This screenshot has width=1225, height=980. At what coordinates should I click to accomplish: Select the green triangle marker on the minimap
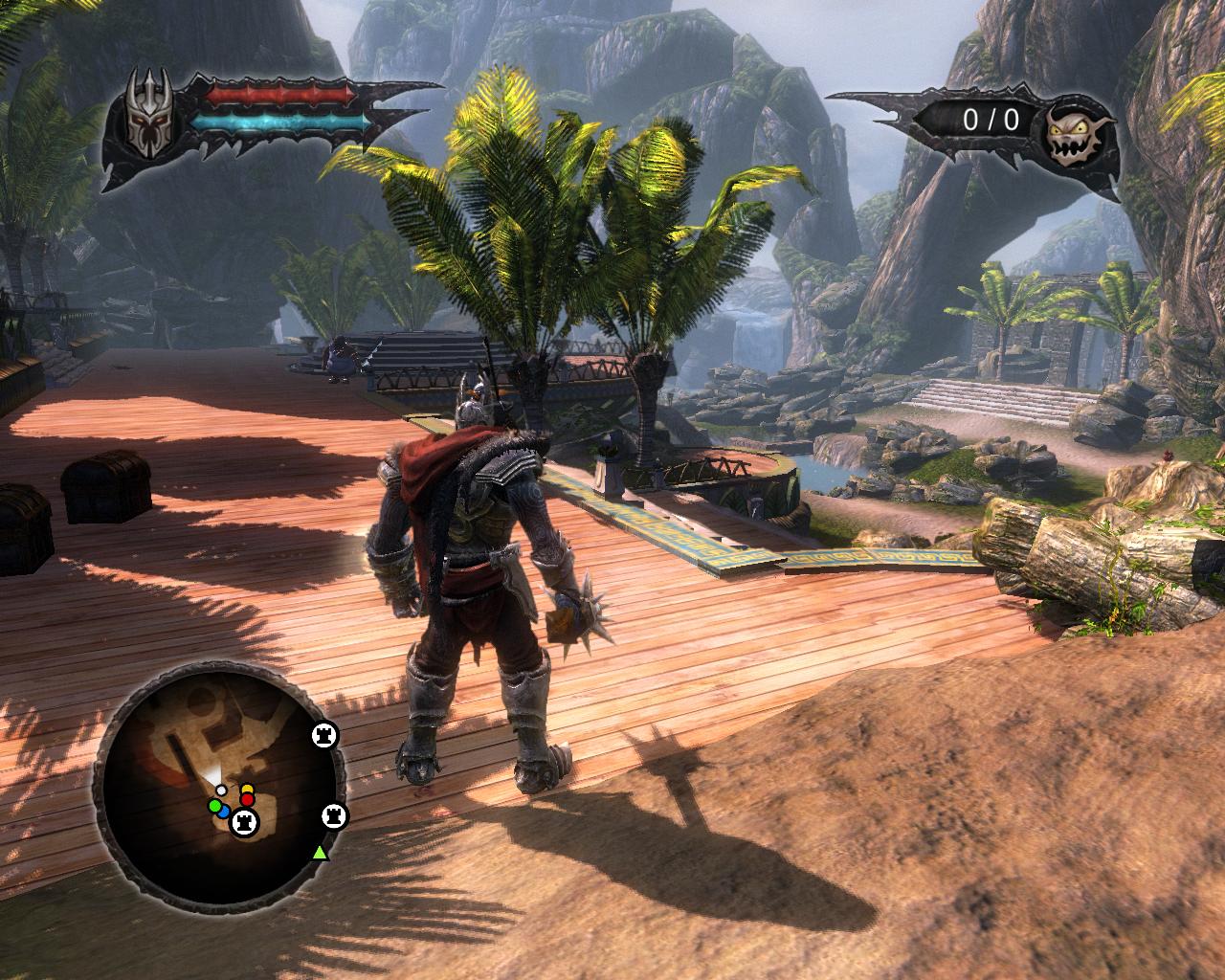pos(320,851)
